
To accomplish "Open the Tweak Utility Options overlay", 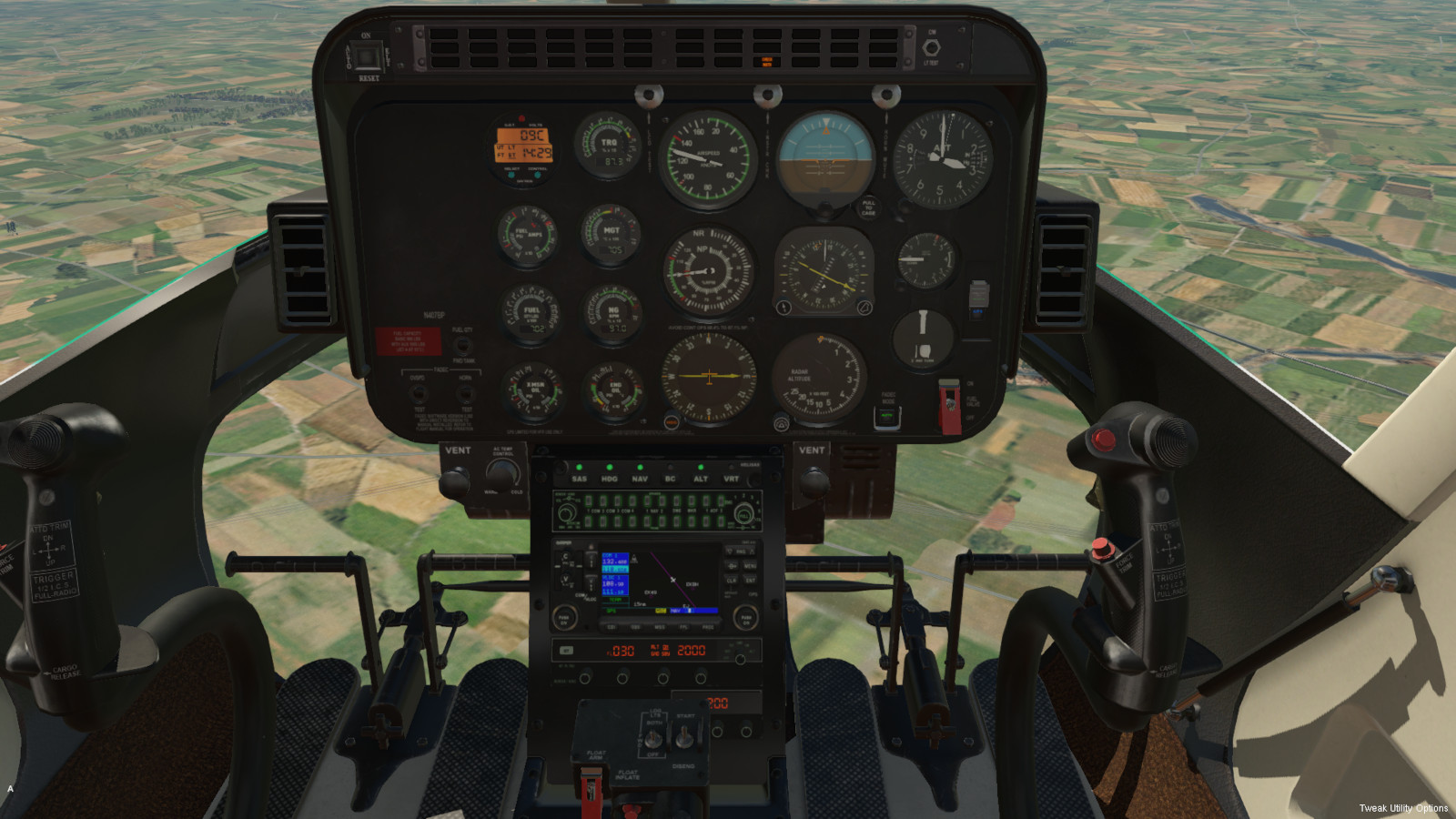I will point(1402,808).
